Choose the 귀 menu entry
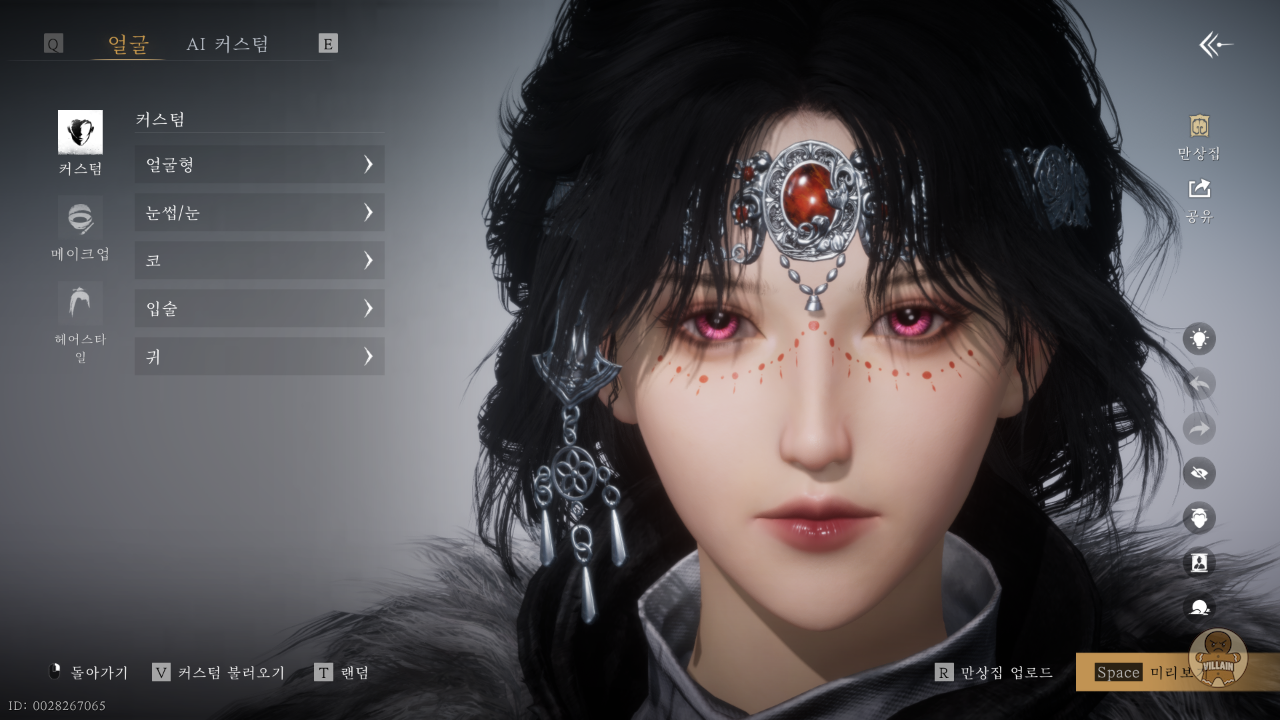Viewport: 1280px width, 720px height. (x=259, y=357)
